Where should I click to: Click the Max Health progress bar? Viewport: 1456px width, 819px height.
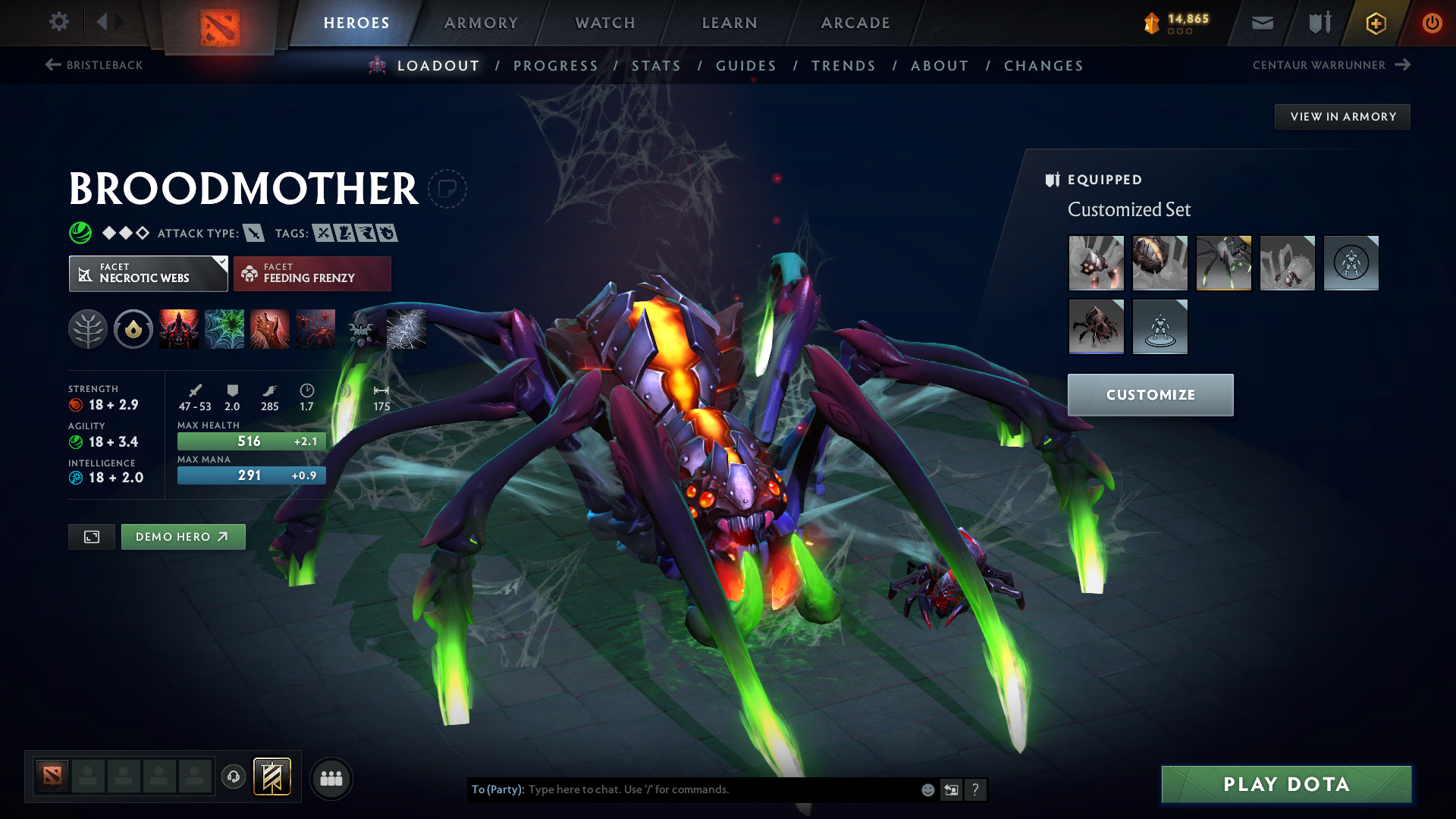(x=251, y=441)
